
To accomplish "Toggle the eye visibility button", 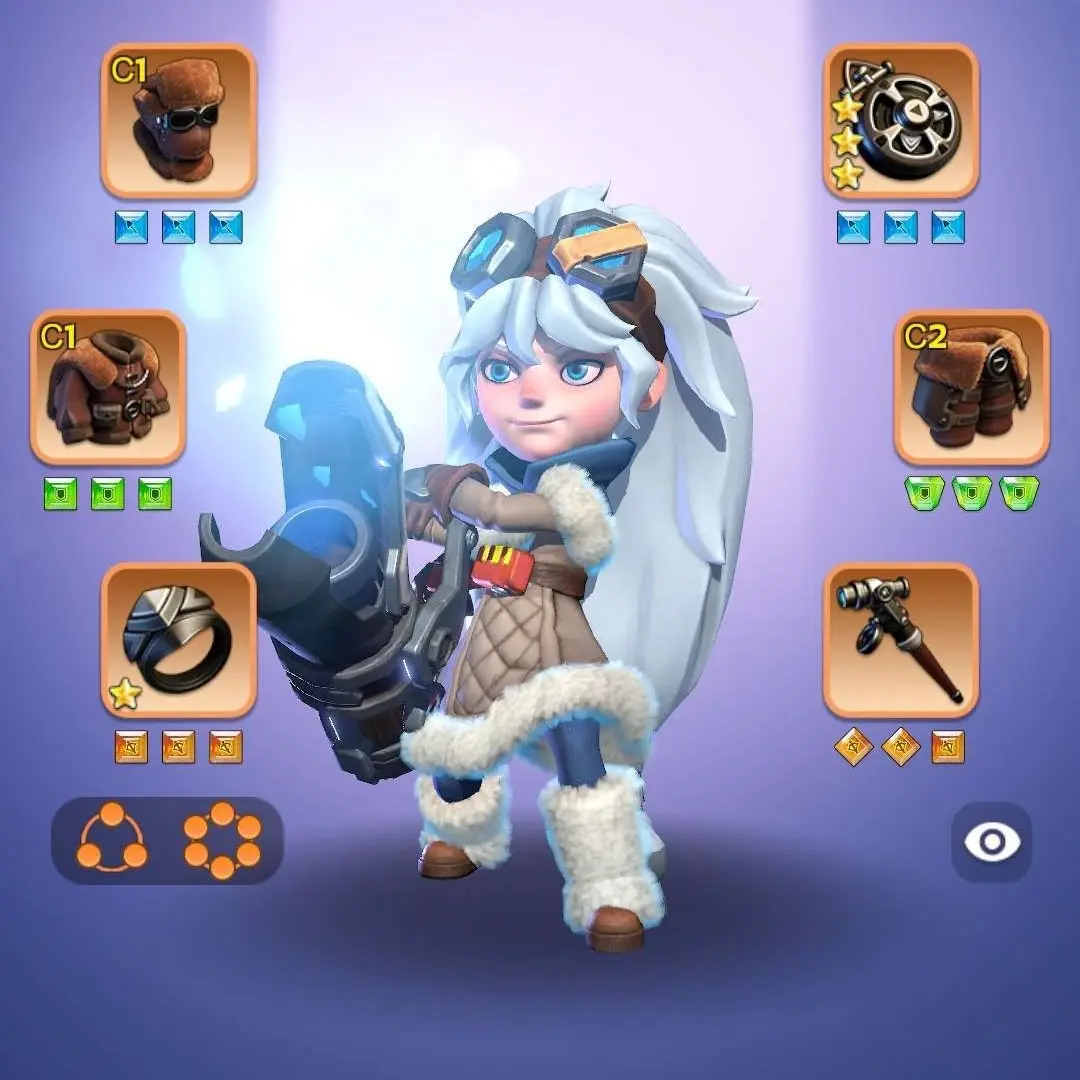I will coord(991,842).
